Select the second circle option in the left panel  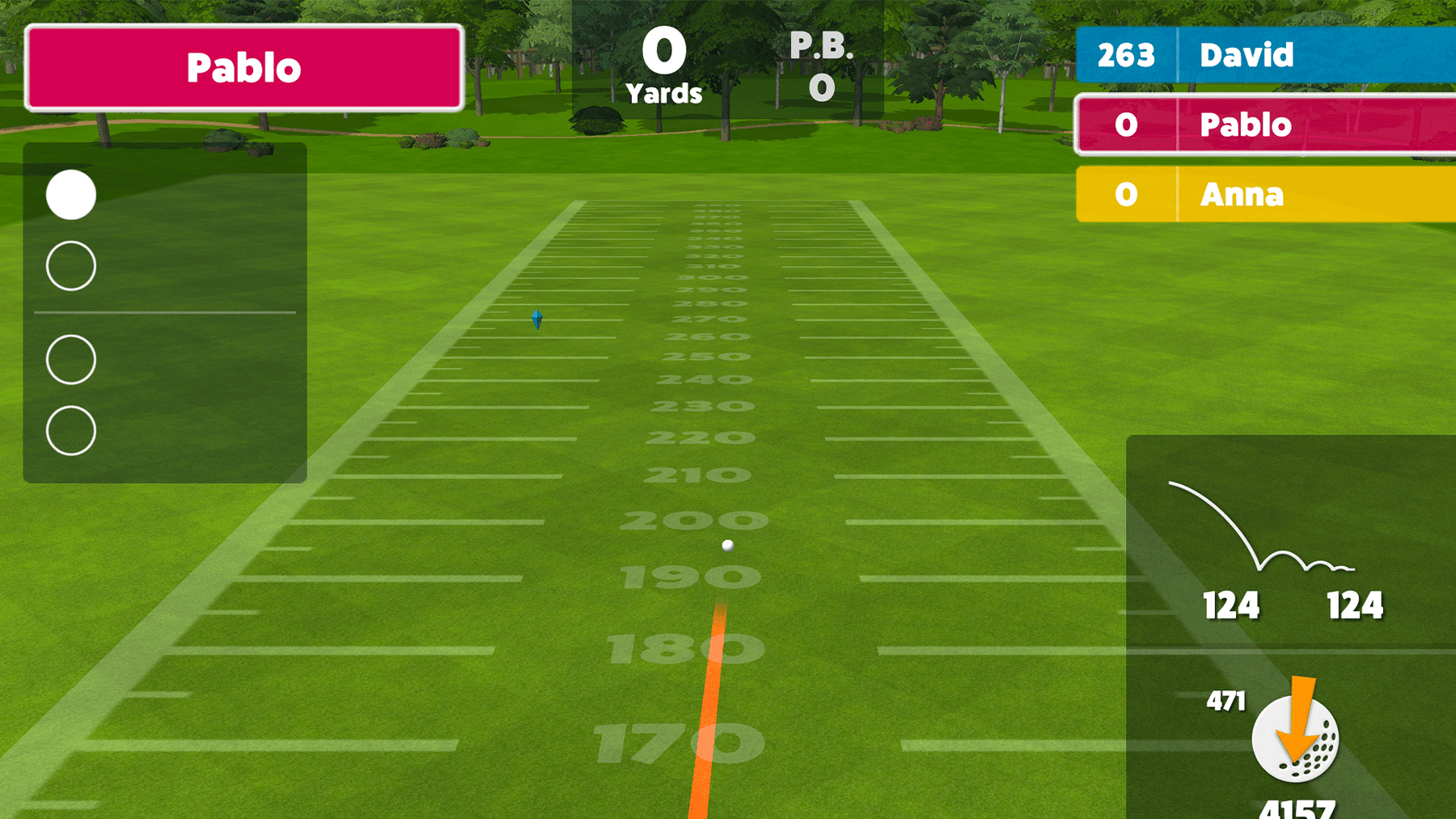[x=70, y=265]
